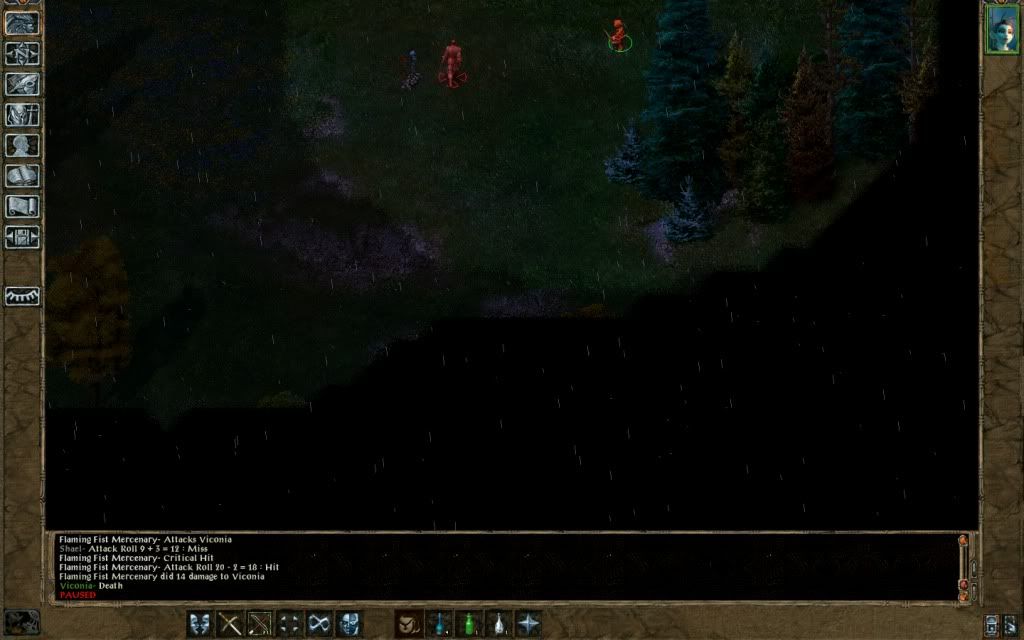
Task: Select the crossed weapons quick slot
Action: point(231,624)
